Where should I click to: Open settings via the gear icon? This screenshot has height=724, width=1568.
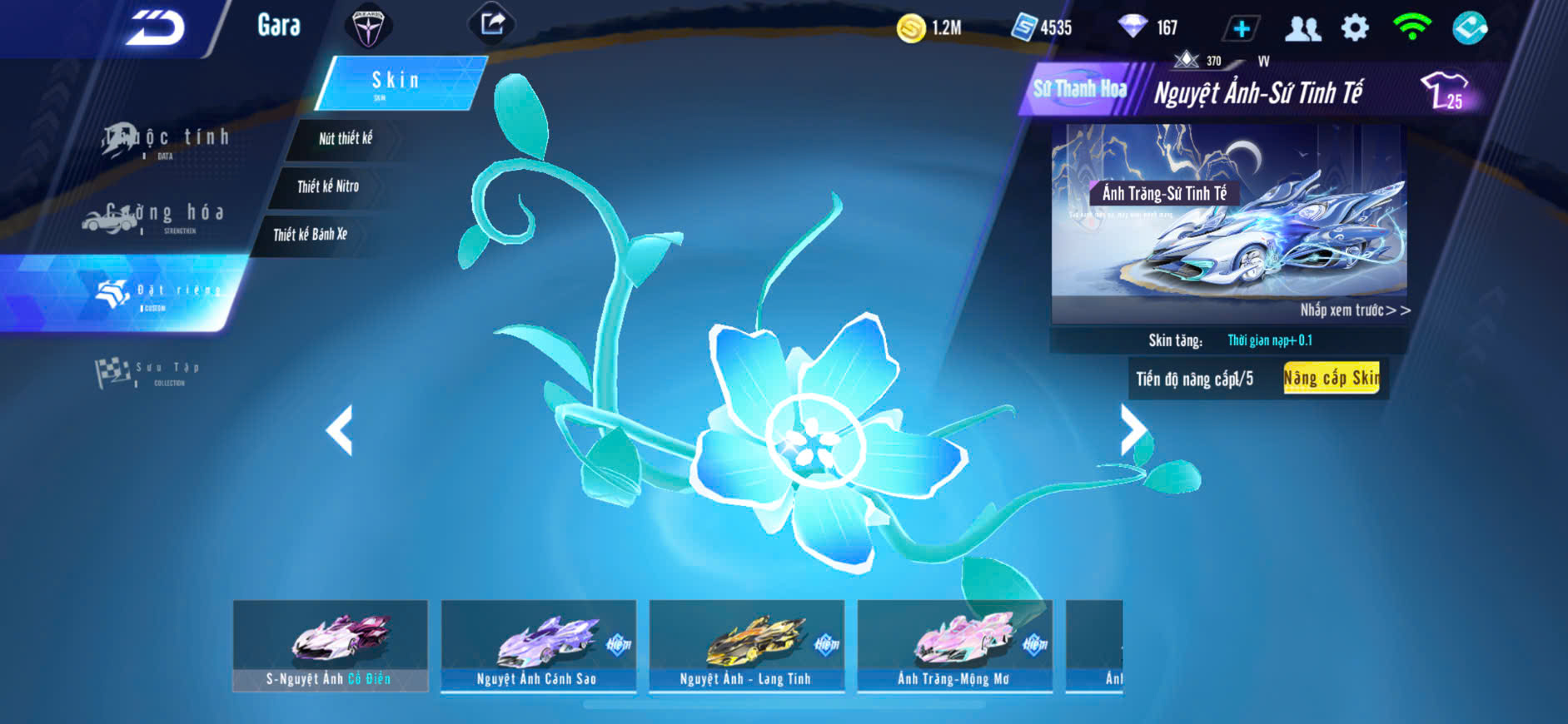1355,28
